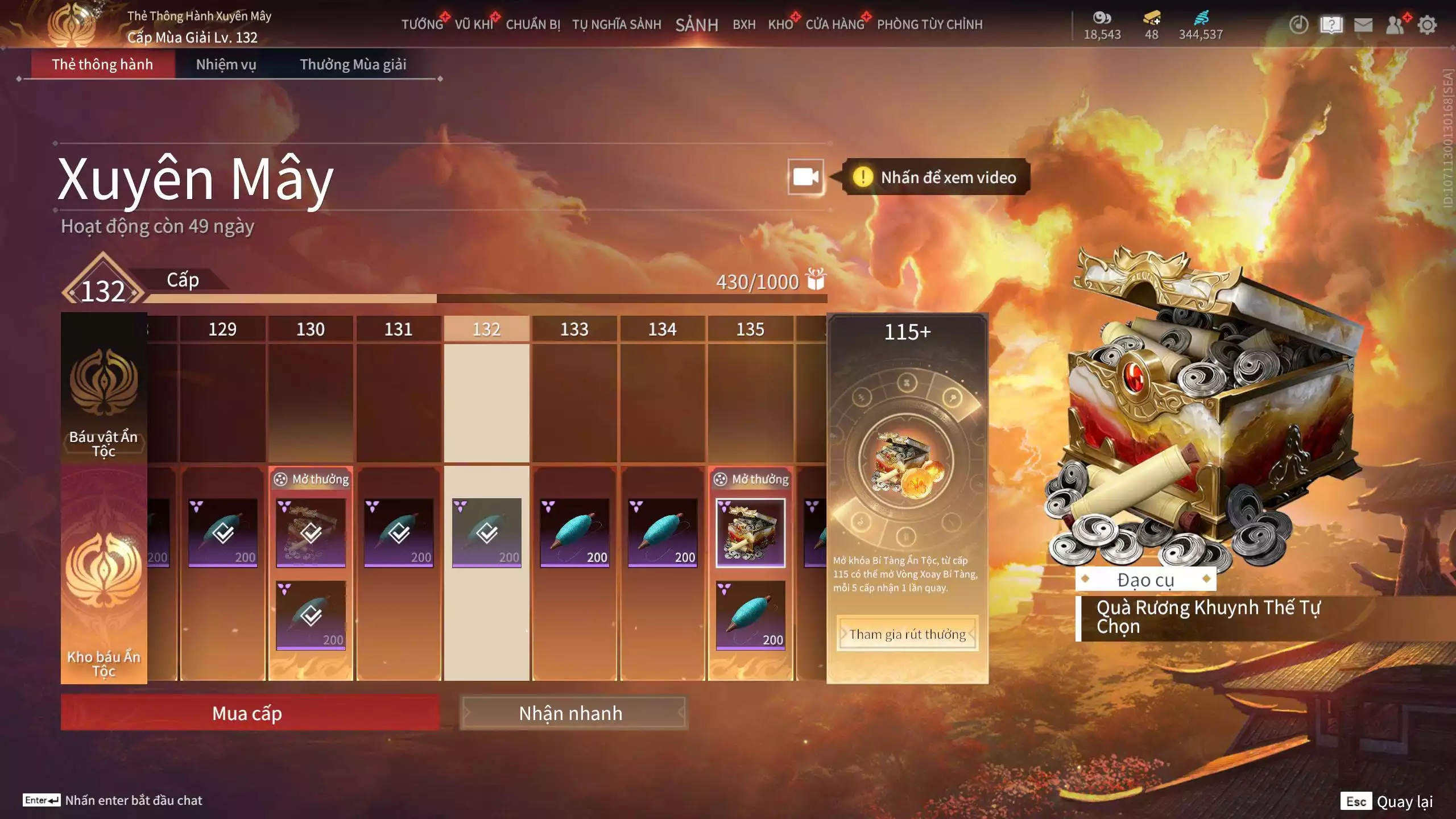The width and height of the screenshot is (1456, 819).
Task: Open the help guide book icon
Action: pos(1333,25)
